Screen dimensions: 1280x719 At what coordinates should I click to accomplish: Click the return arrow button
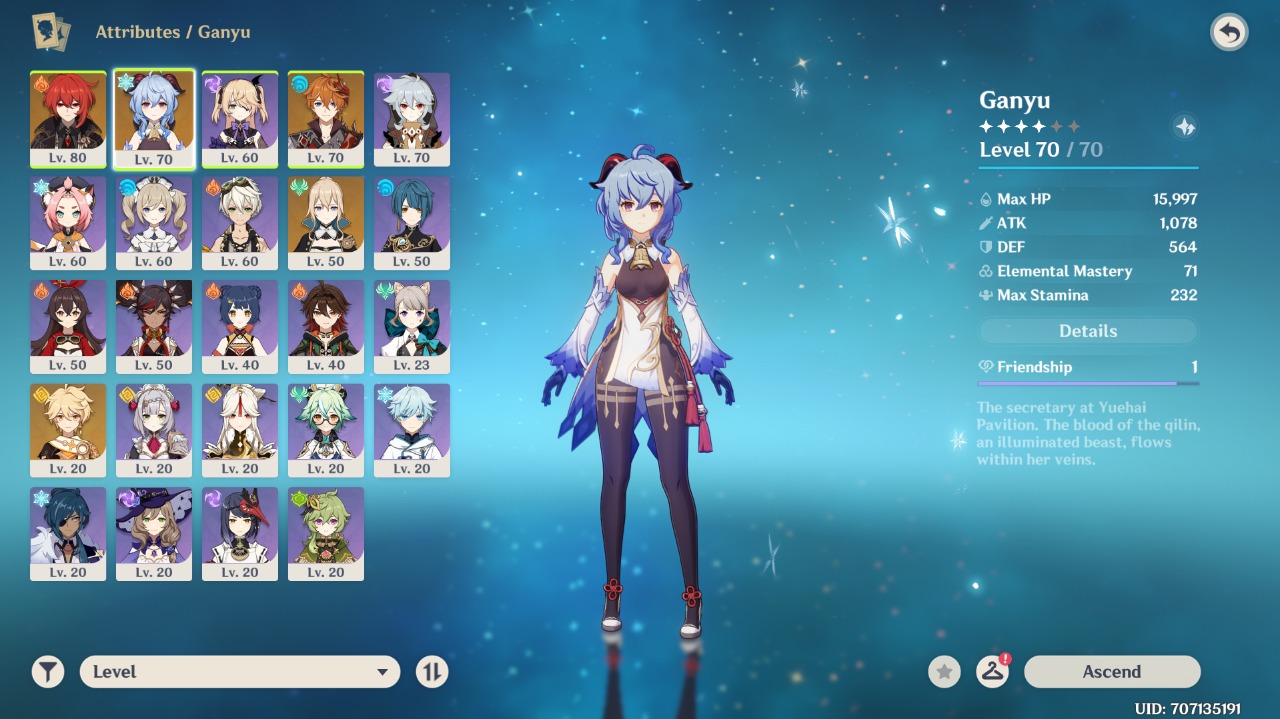point(1229,33)
